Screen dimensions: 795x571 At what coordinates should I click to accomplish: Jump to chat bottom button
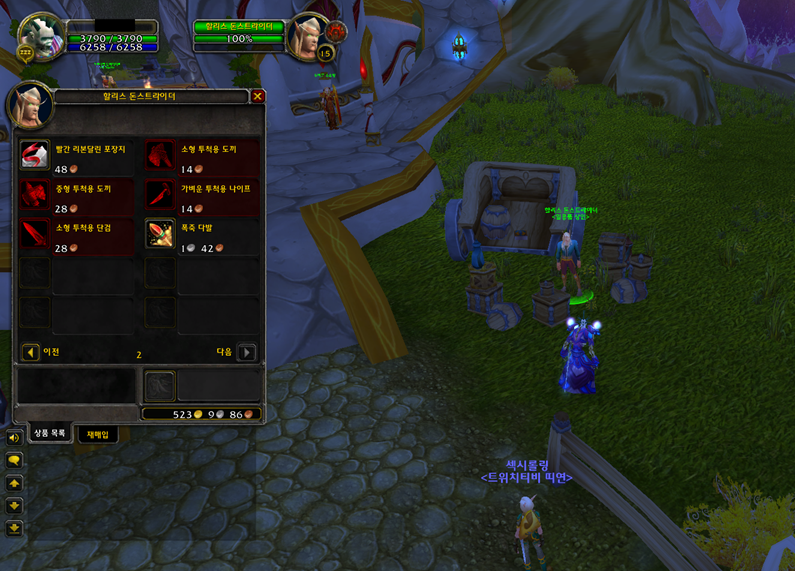(x=14, y=528)
